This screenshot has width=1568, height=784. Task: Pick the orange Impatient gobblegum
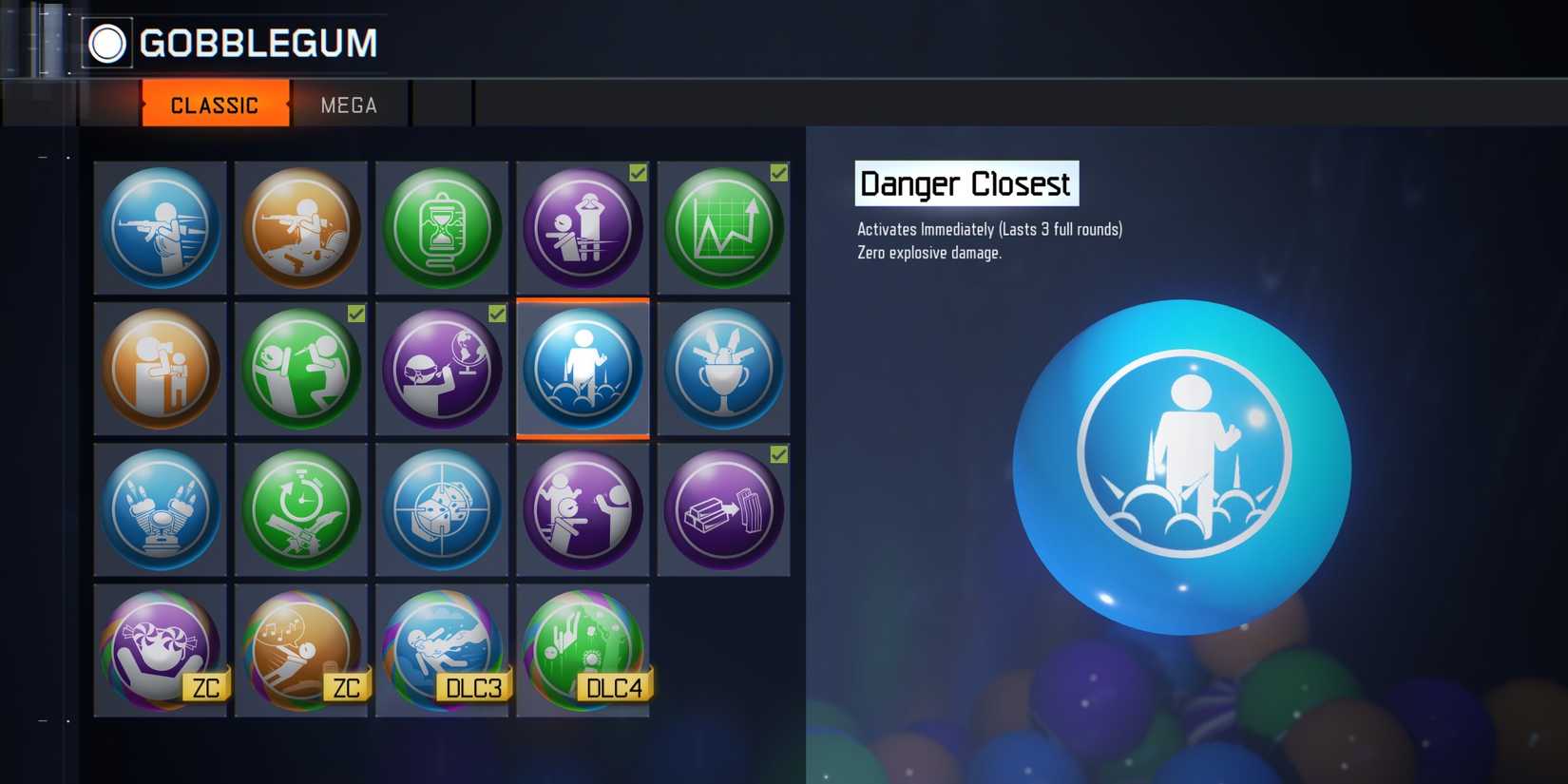coord(160,370)
